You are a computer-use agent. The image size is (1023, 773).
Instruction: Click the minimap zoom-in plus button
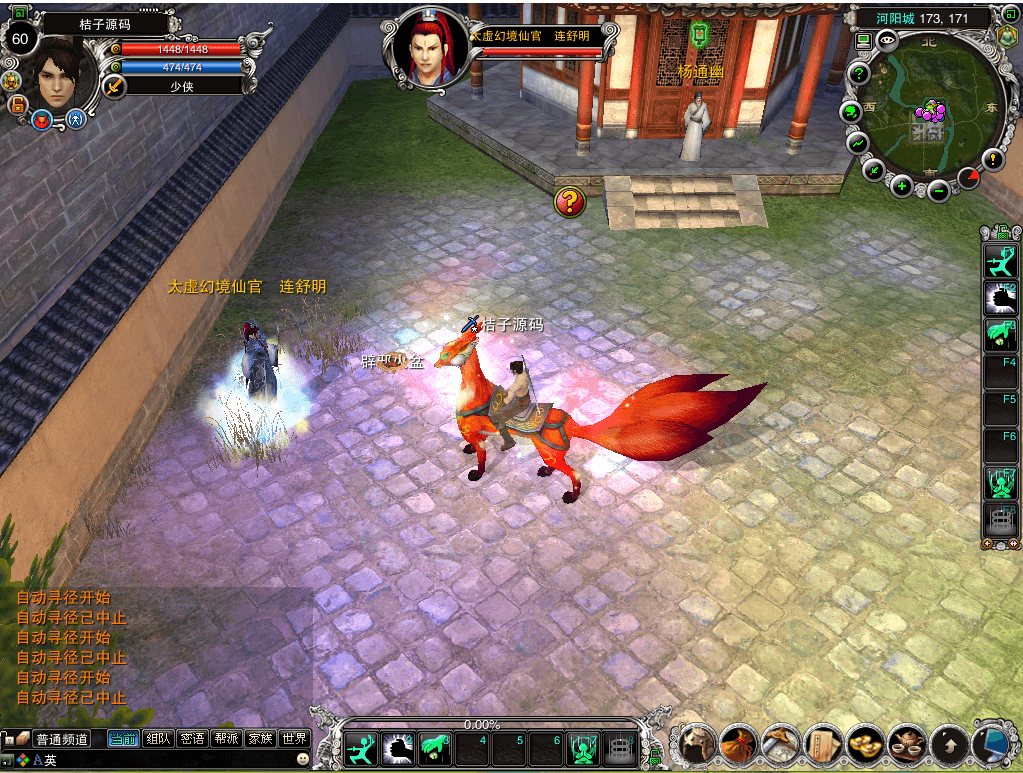902,185
